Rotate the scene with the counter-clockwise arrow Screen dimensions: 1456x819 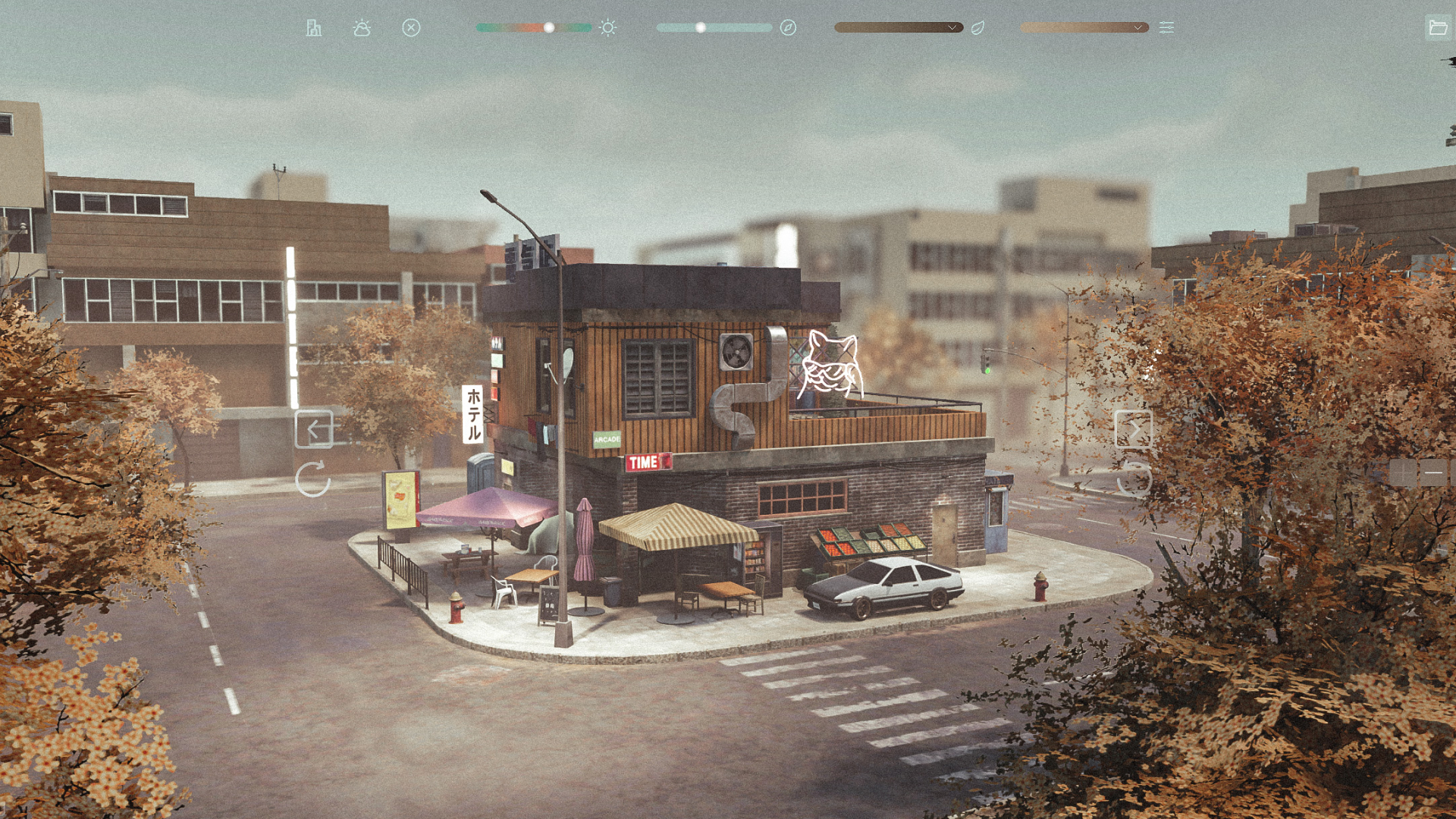tap(1134, 479)
